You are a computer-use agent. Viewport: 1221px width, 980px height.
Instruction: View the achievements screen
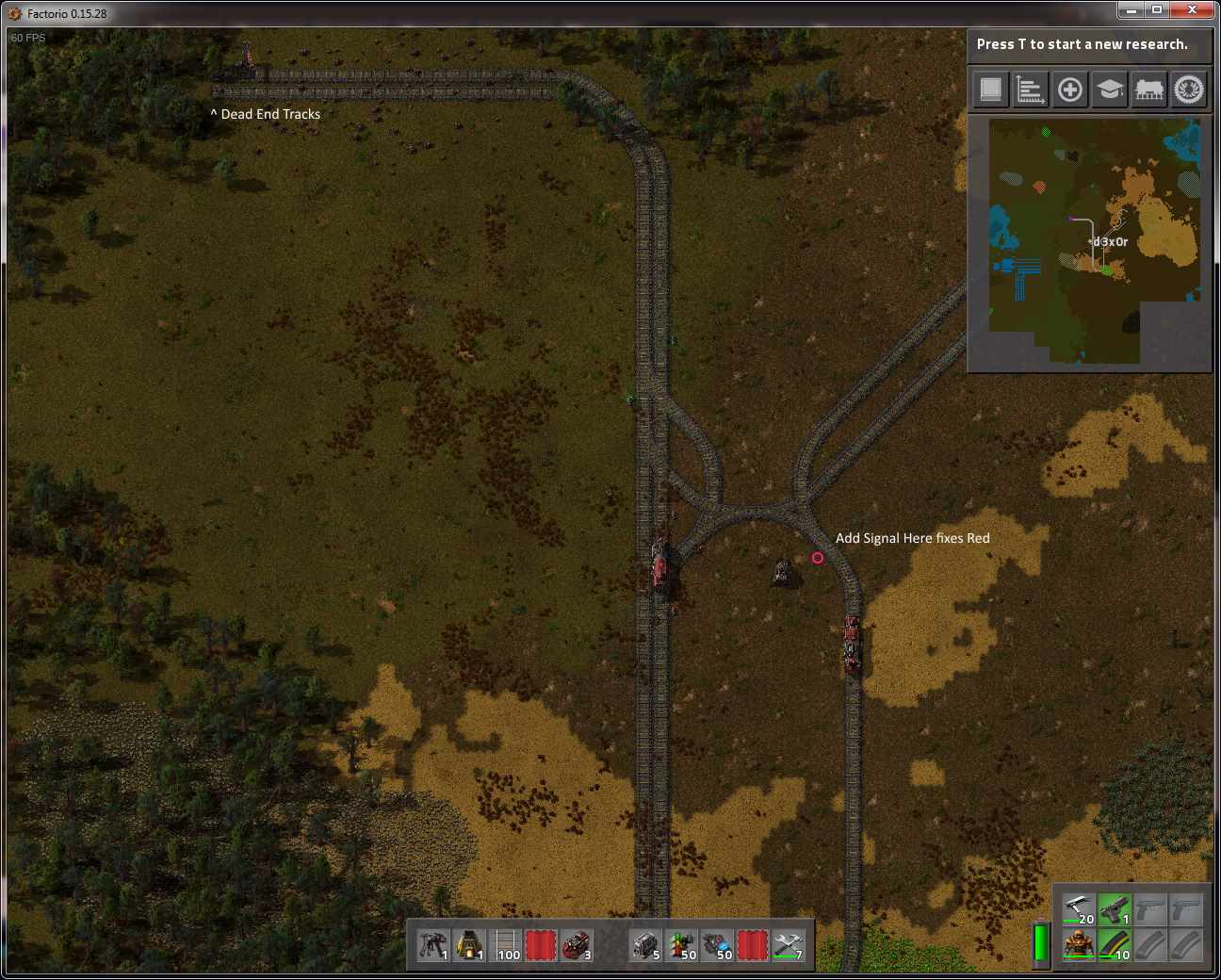(x=1188, y=90)
